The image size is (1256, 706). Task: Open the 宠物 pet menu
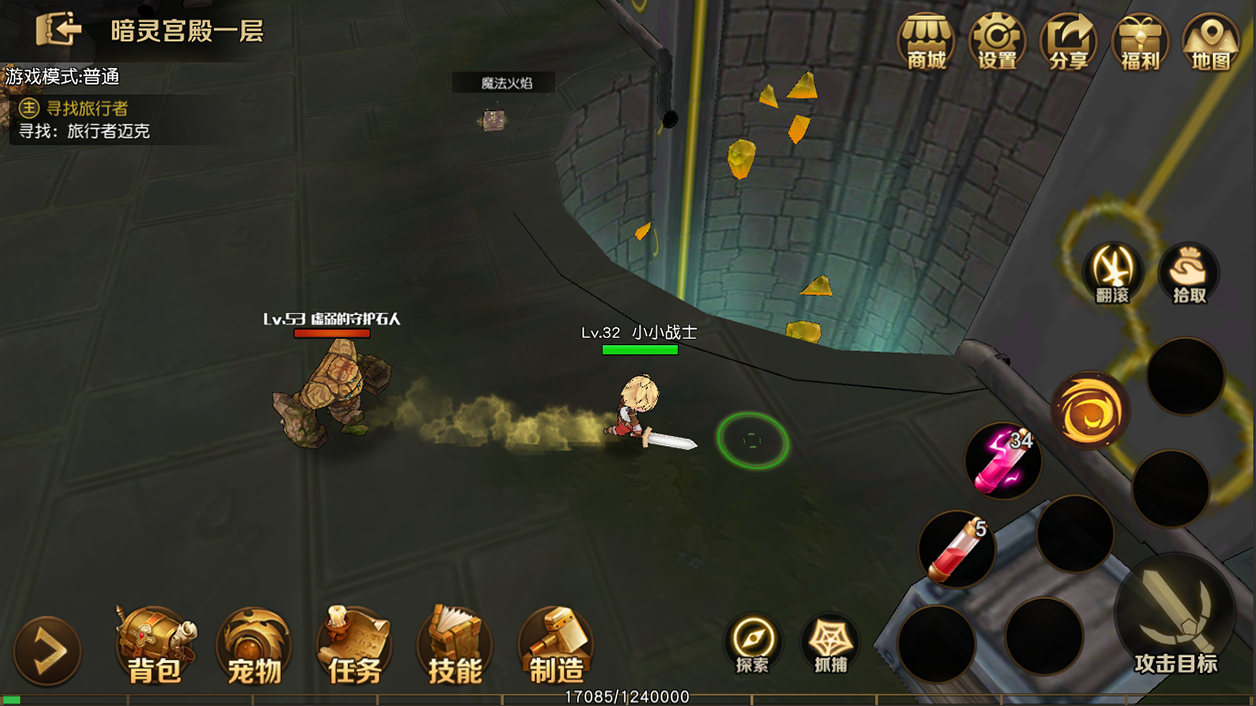click(255, 646)
